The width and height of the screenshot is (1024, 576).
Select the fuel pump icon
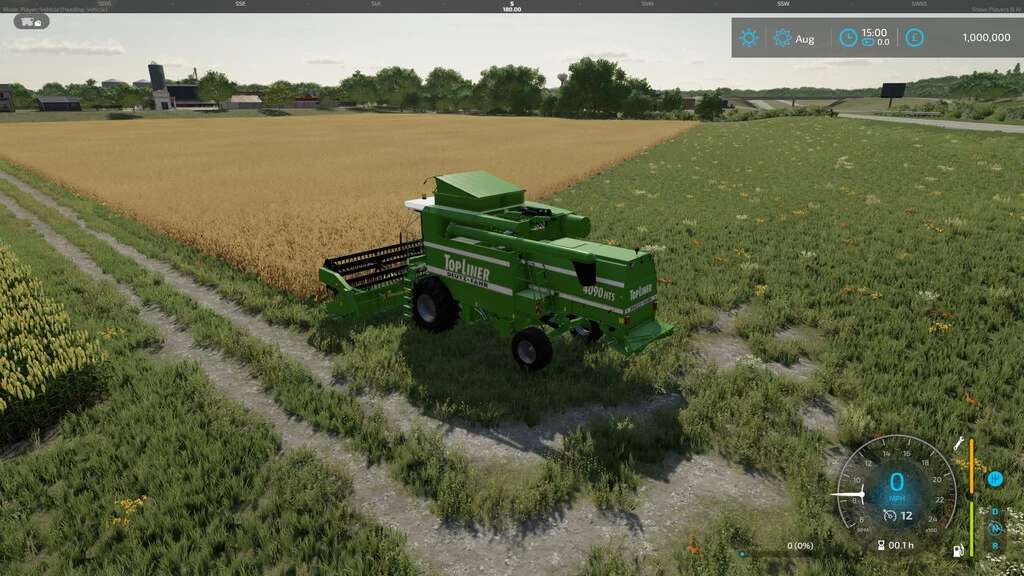(x=959, y=550)
